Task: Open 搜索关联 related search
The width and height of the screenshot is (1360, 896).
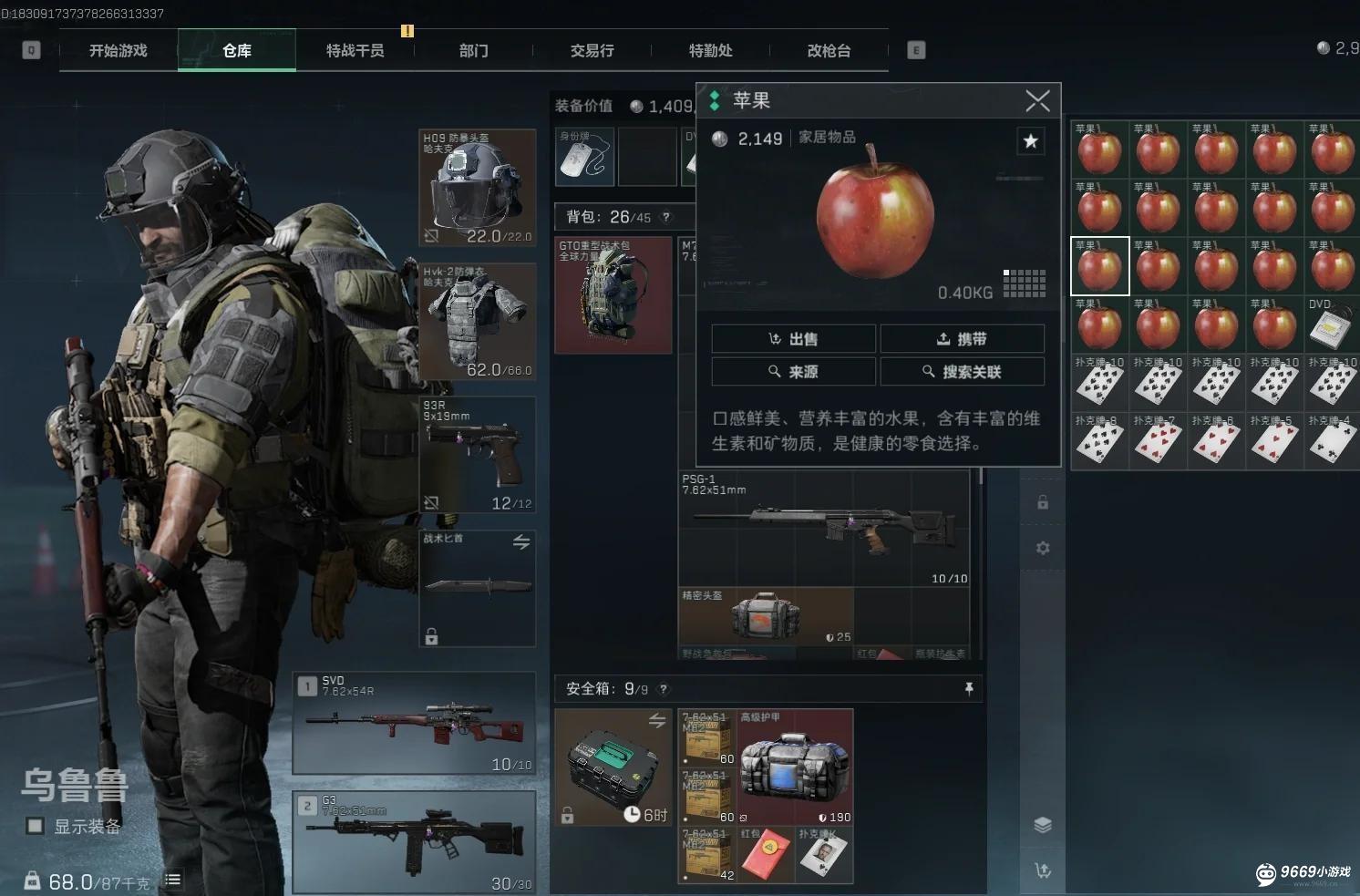Action: point(962,372)
